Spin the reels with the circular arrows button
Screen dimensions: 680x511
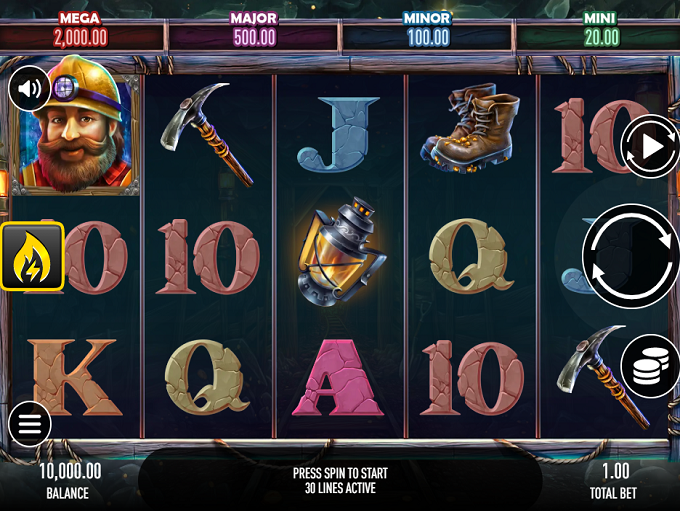click(631, 256)
